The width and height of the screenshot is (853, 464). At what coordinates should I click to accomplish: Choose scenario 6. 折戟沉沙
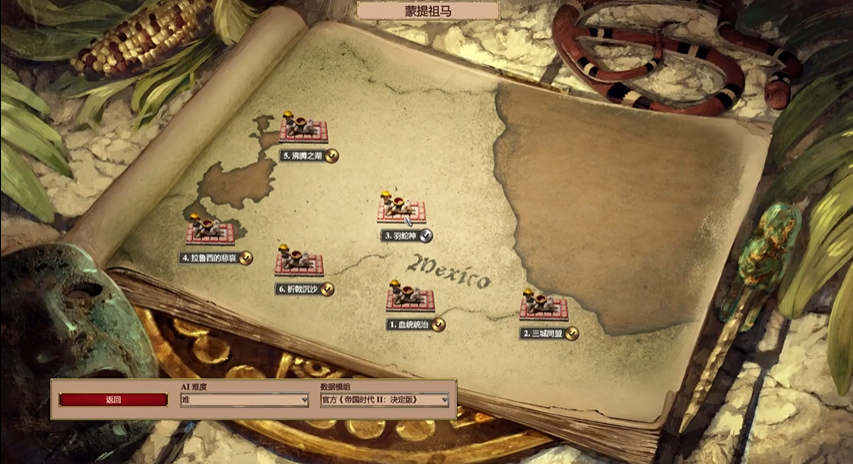[299, 262]
